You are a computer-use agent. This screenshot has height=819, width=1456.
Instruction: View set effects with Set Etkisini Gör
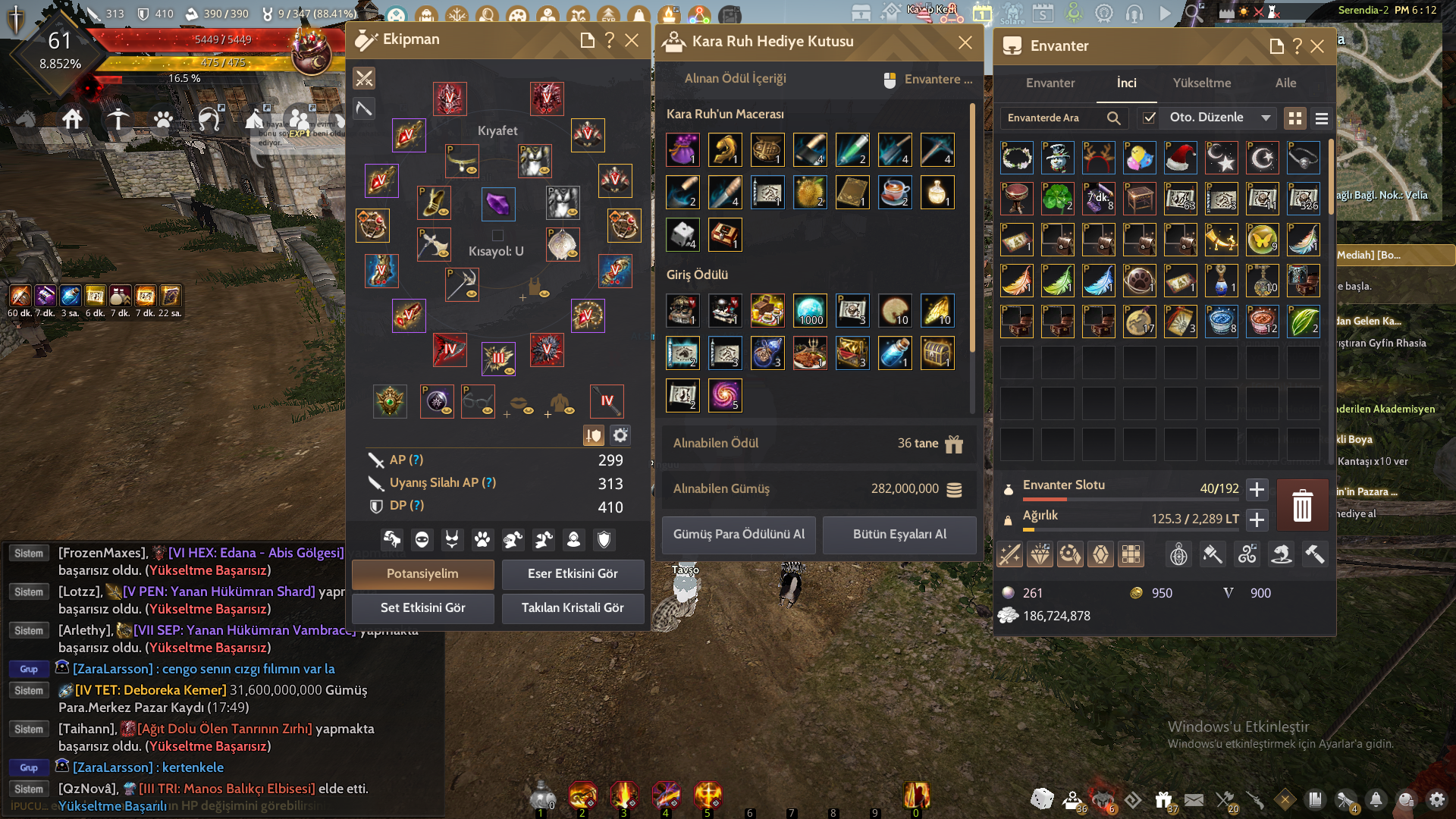[422, 608]
